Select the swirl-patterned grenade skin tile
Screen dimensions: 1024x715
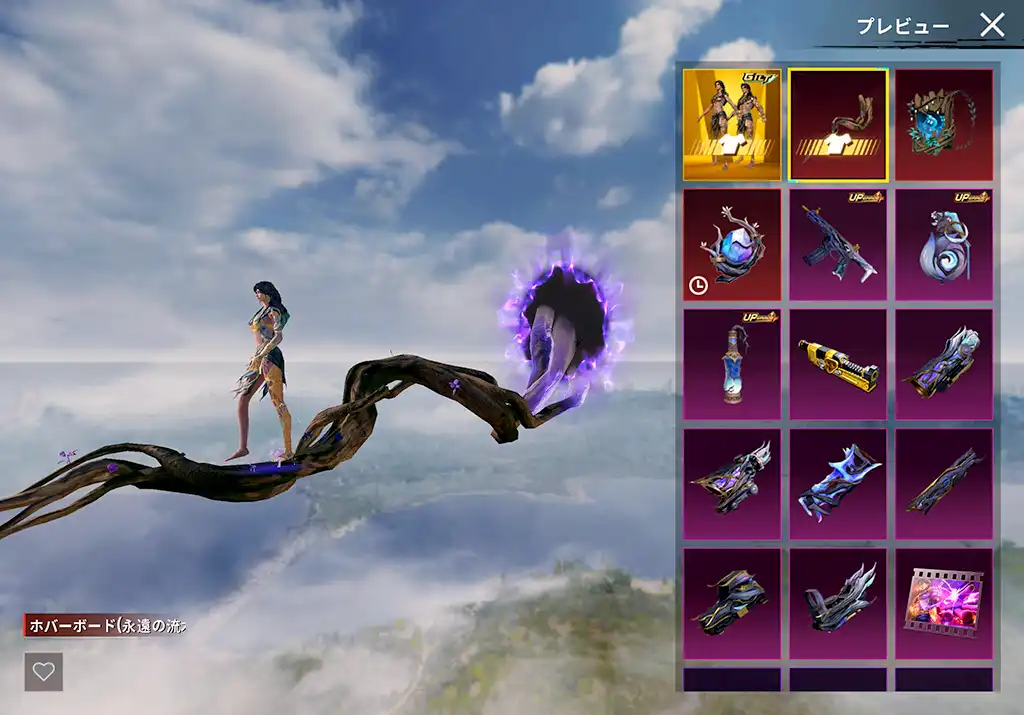point(944,245)
